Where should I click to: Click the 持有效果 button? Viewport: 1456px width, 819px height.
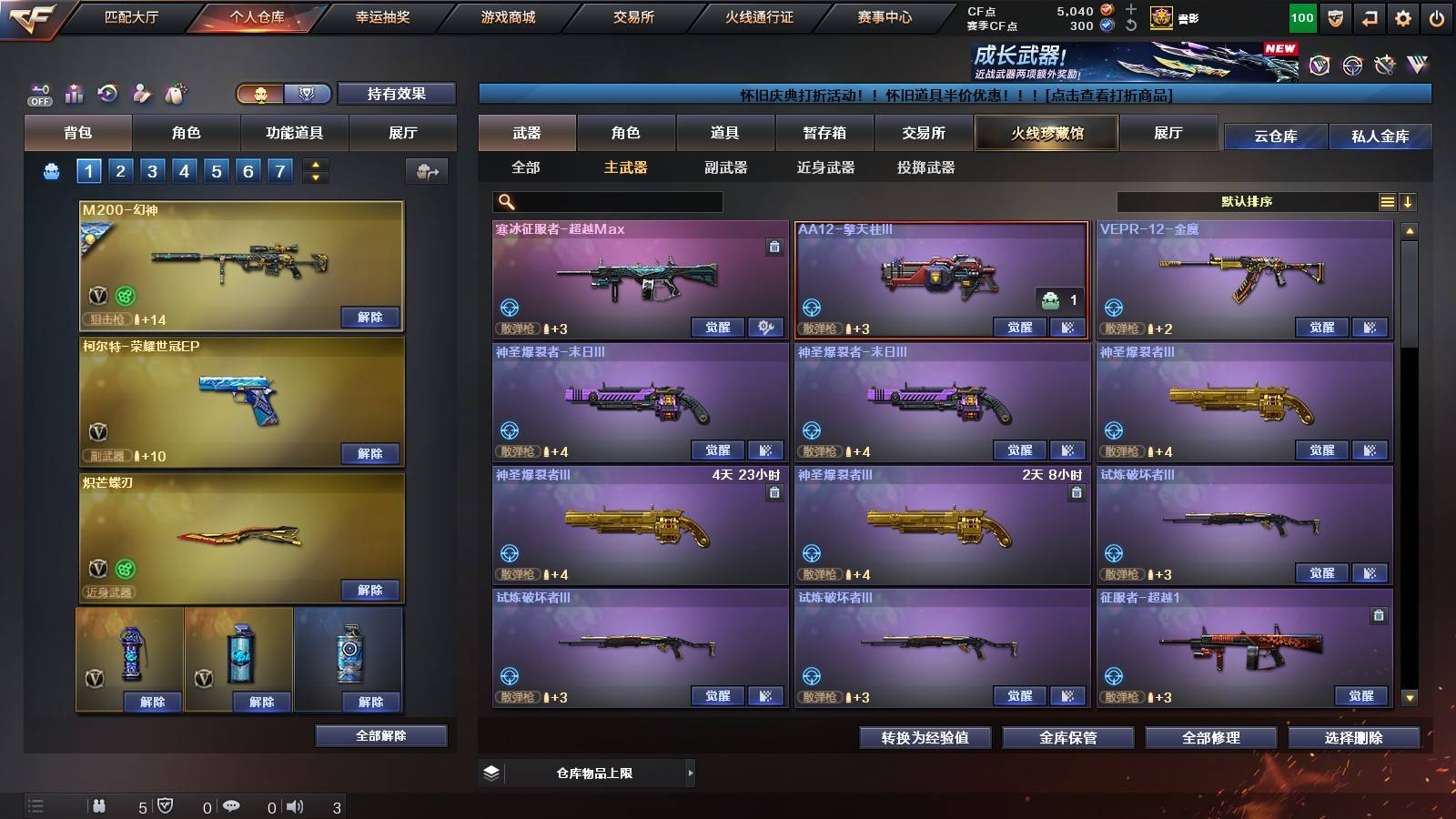pyautogui.click(x=396, y=94)
